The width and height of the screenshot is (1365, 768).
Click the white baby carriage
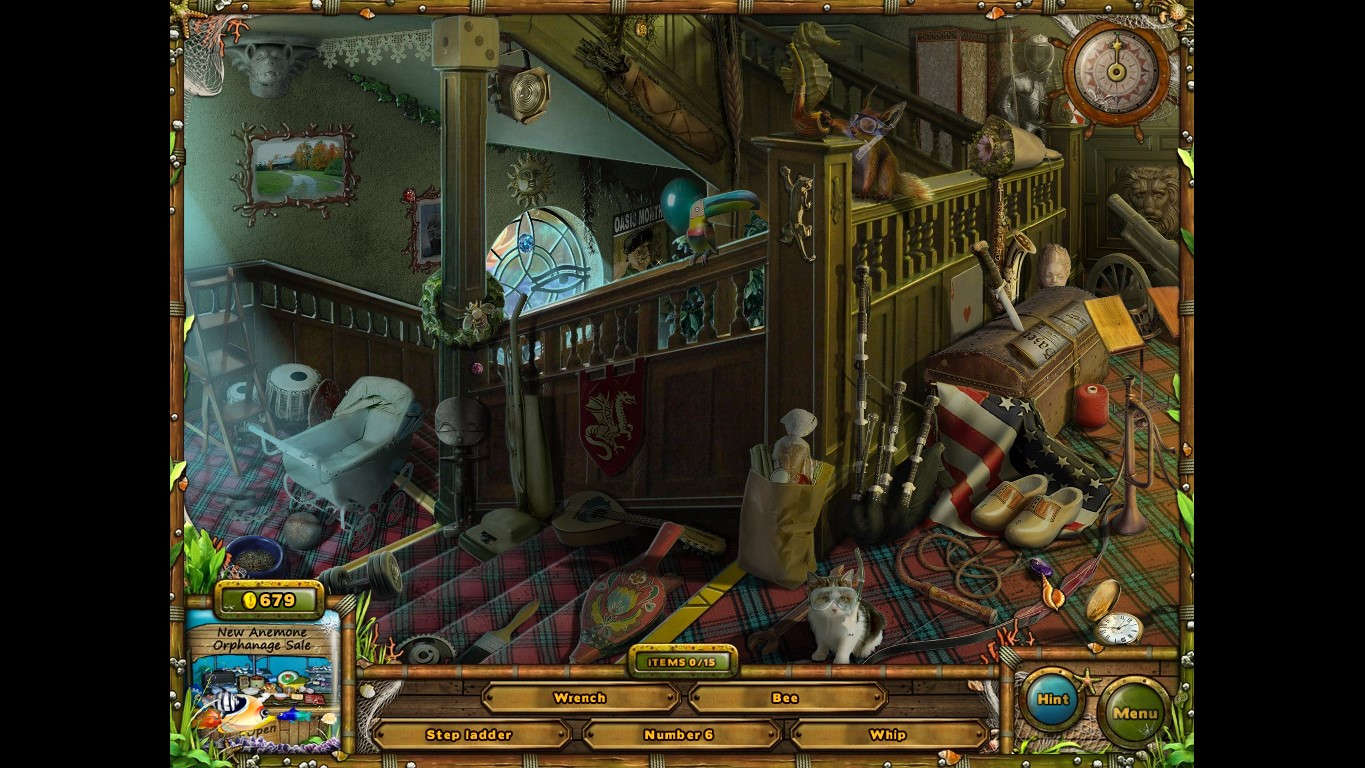point(348,440)
